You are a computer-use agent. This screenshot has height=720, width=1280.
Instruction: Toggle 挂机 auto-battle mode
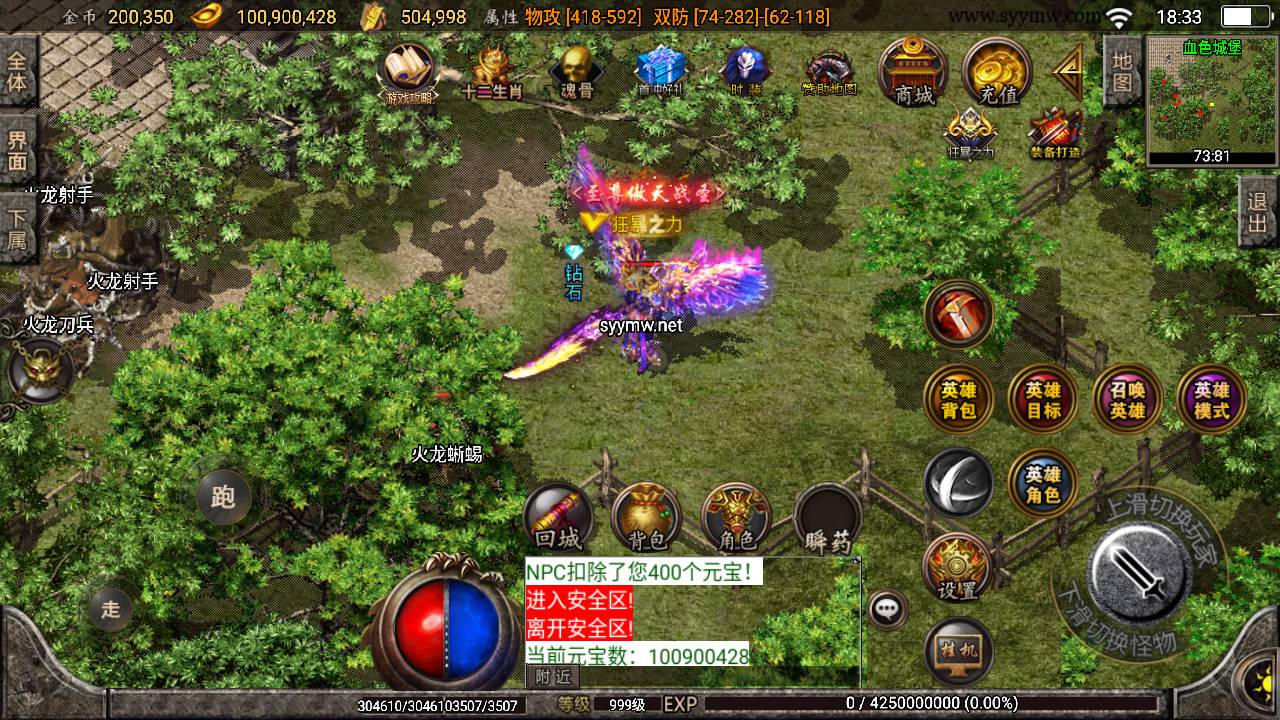point(958,650)
